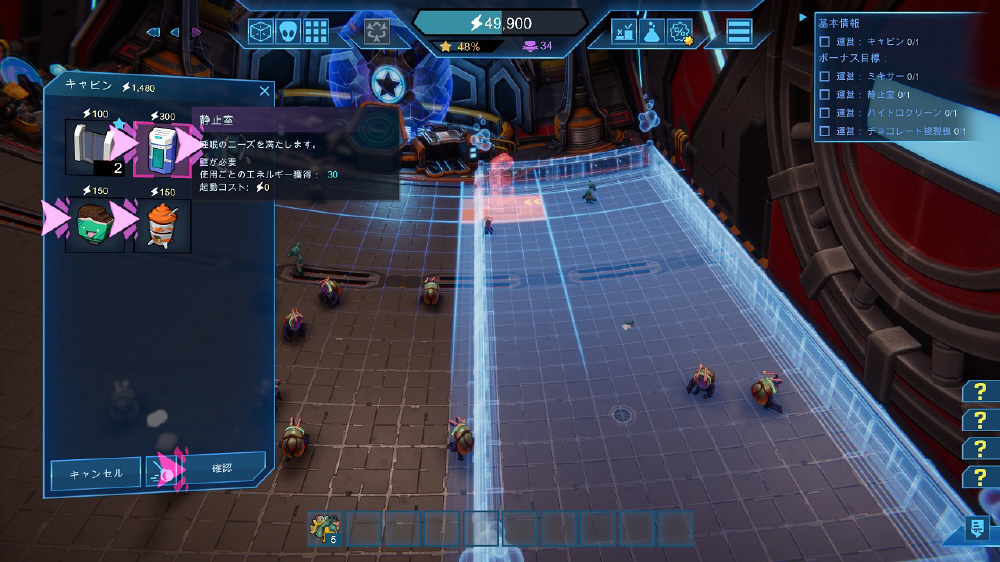1000x562 pixels.
Task: Open the alien head menu icon
Action: tap(288, 31)
